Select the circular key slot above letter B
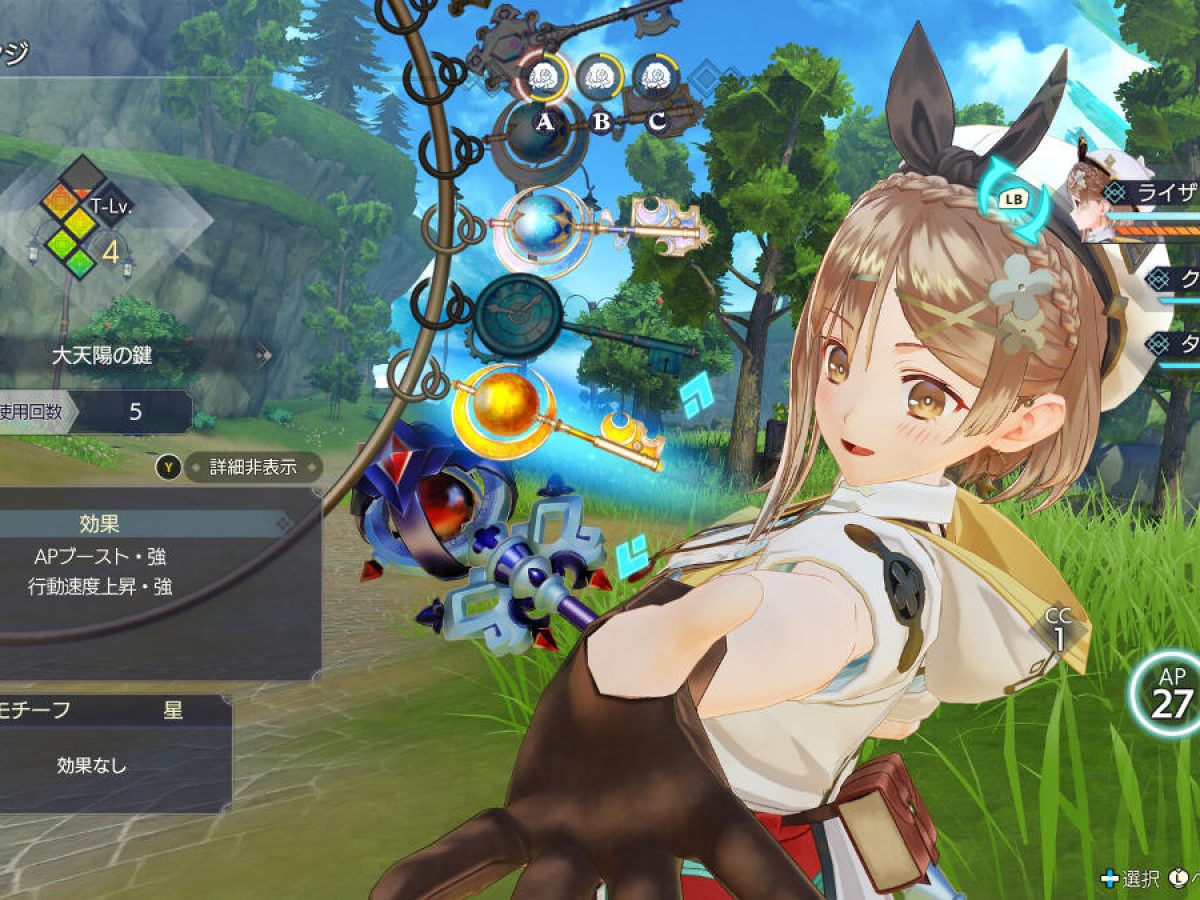The height and width of the screenshot is (900, 1200). [x=600, y=75]
